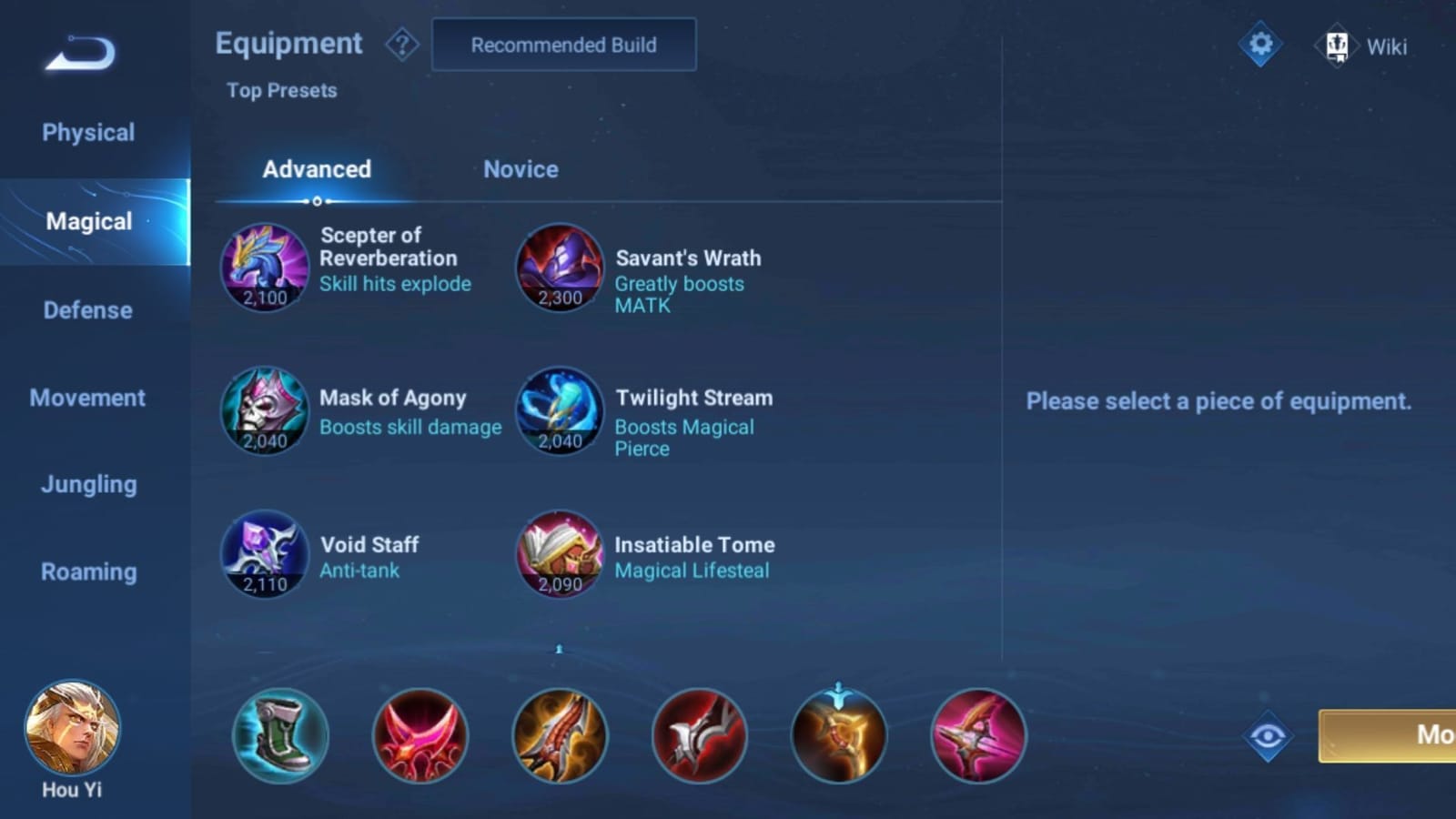Open the list scroll indicator arrow
1456x819 pixels.
[558, 648]
